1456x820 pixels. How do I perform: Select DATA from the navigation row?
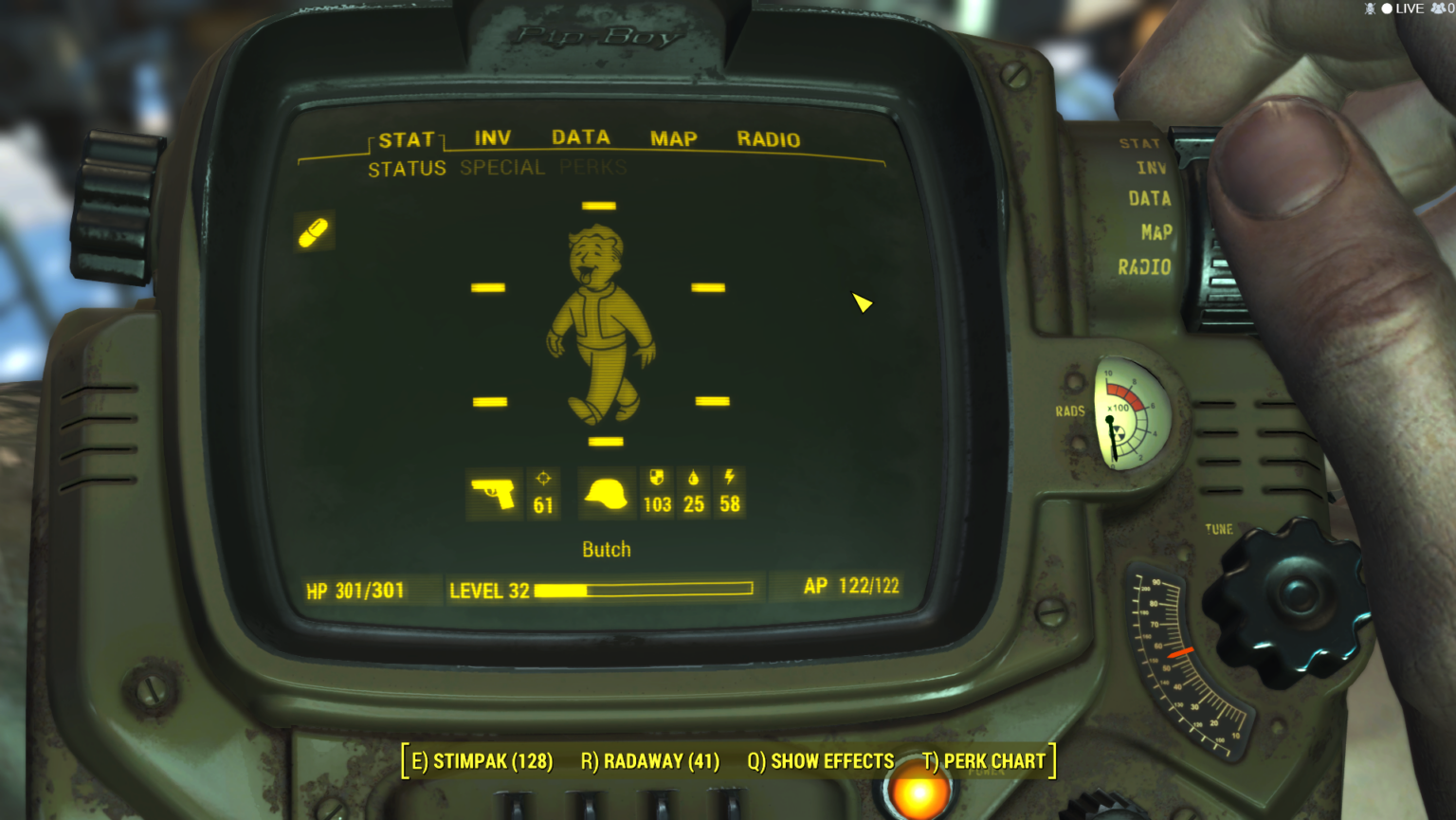tap(581, 137)
